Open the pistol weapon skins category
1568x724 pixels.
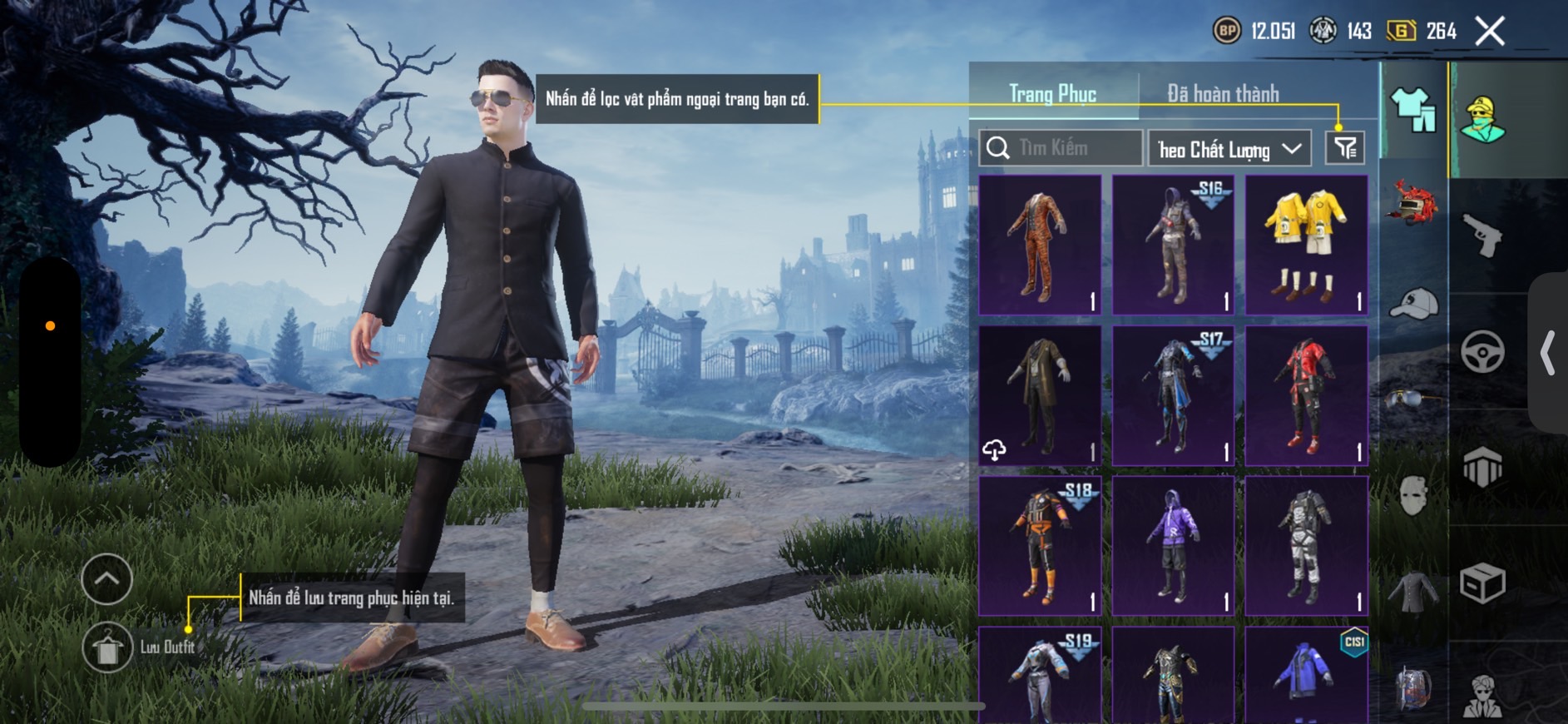(1482, 236)
